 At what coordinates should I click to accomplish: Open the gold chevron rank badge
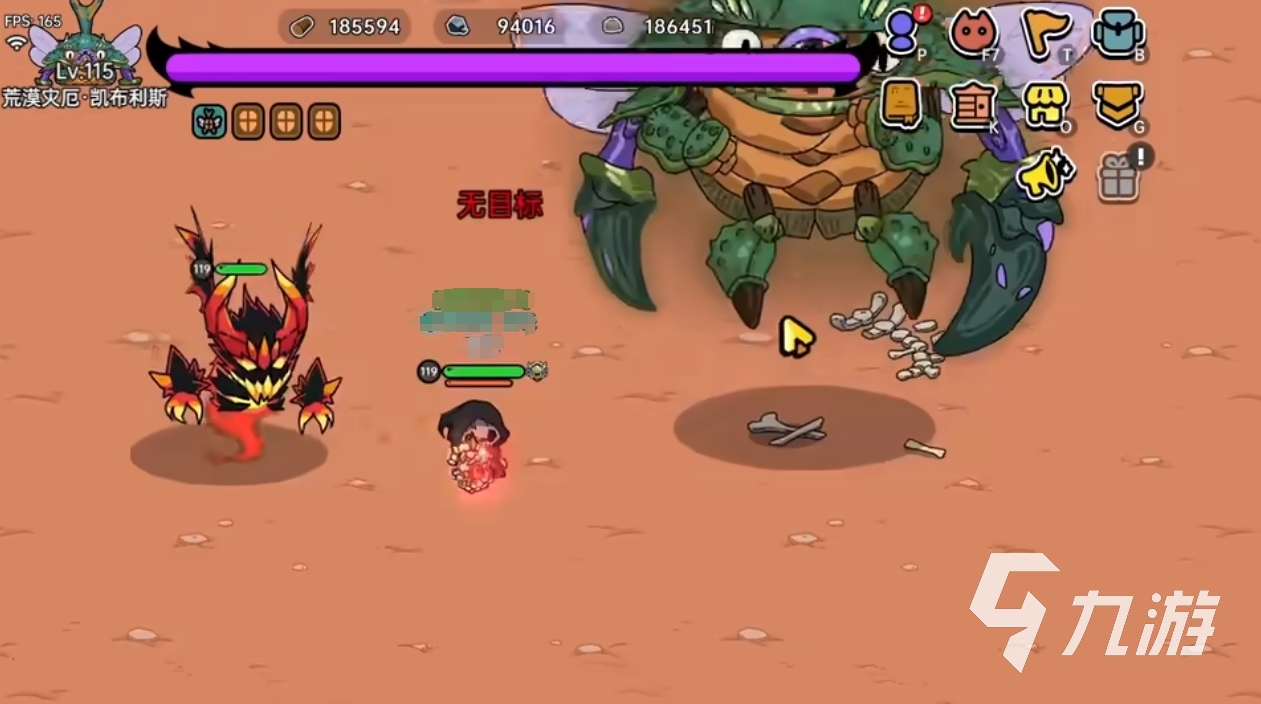(1116, 104)
